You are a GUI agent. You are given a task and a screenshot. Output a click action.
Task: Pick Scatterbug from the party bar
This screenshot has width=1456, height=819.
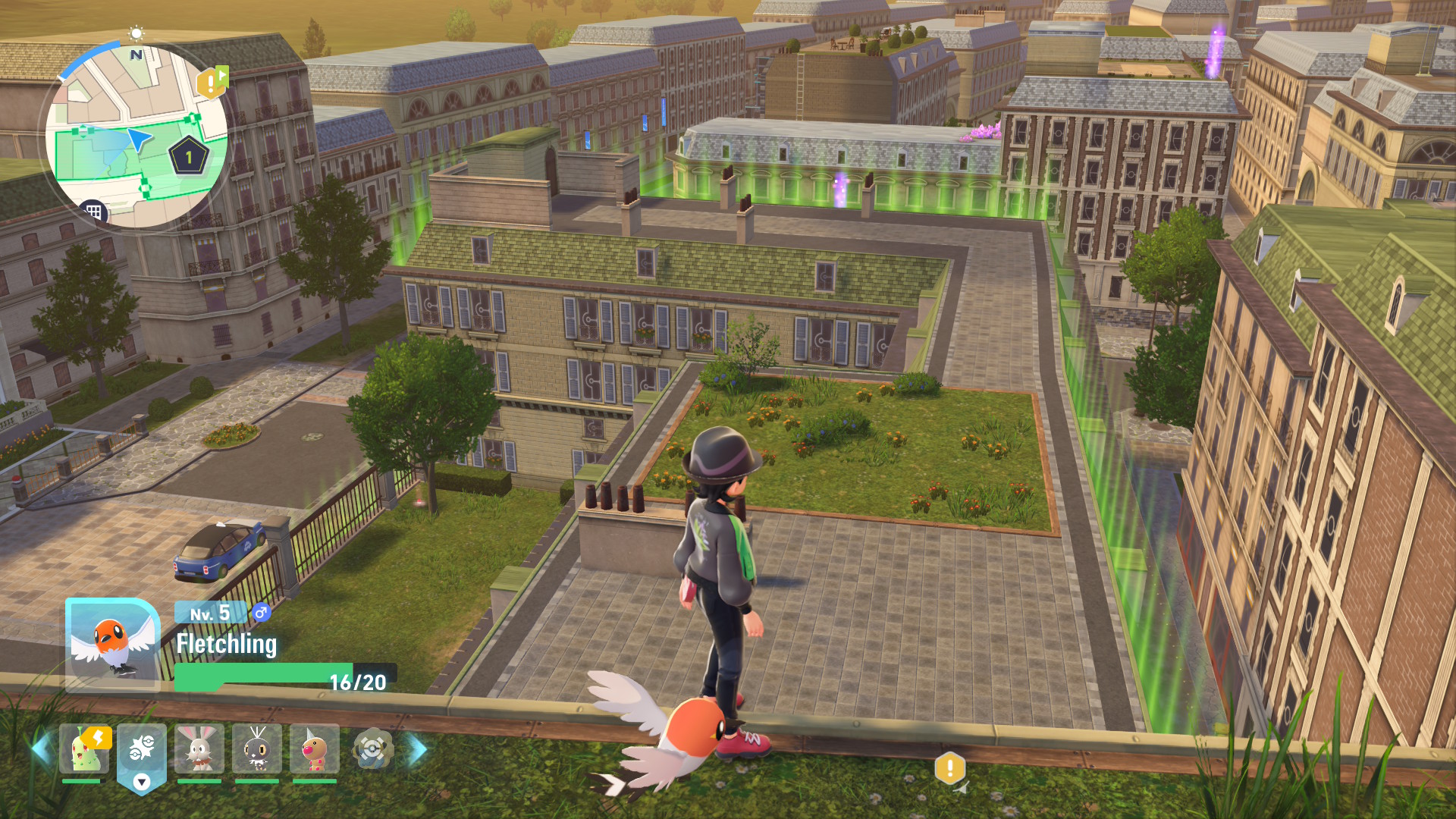coord(257,749)
